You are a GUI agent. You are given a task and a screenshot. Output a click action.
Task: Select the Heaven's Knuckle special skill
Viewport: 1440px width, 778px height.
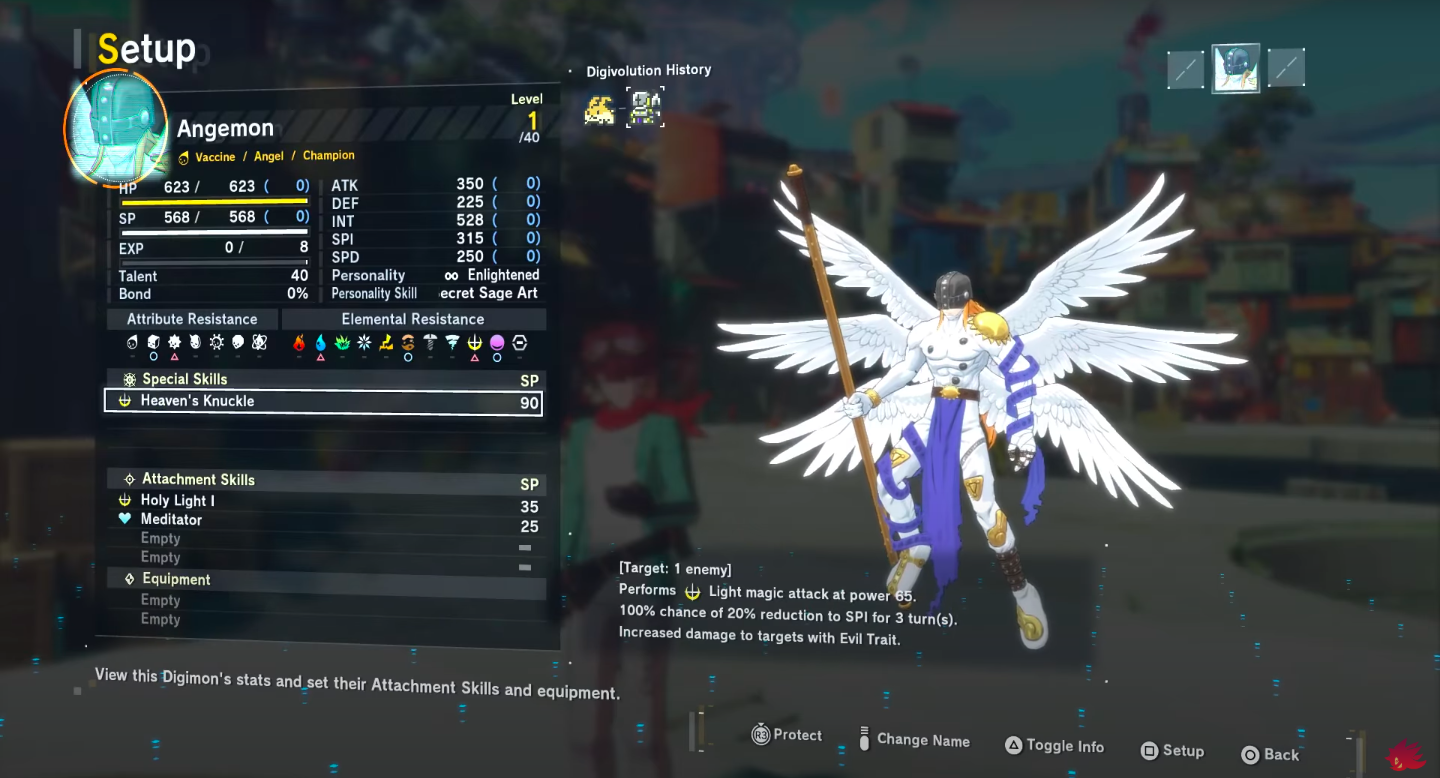[323, 402]
